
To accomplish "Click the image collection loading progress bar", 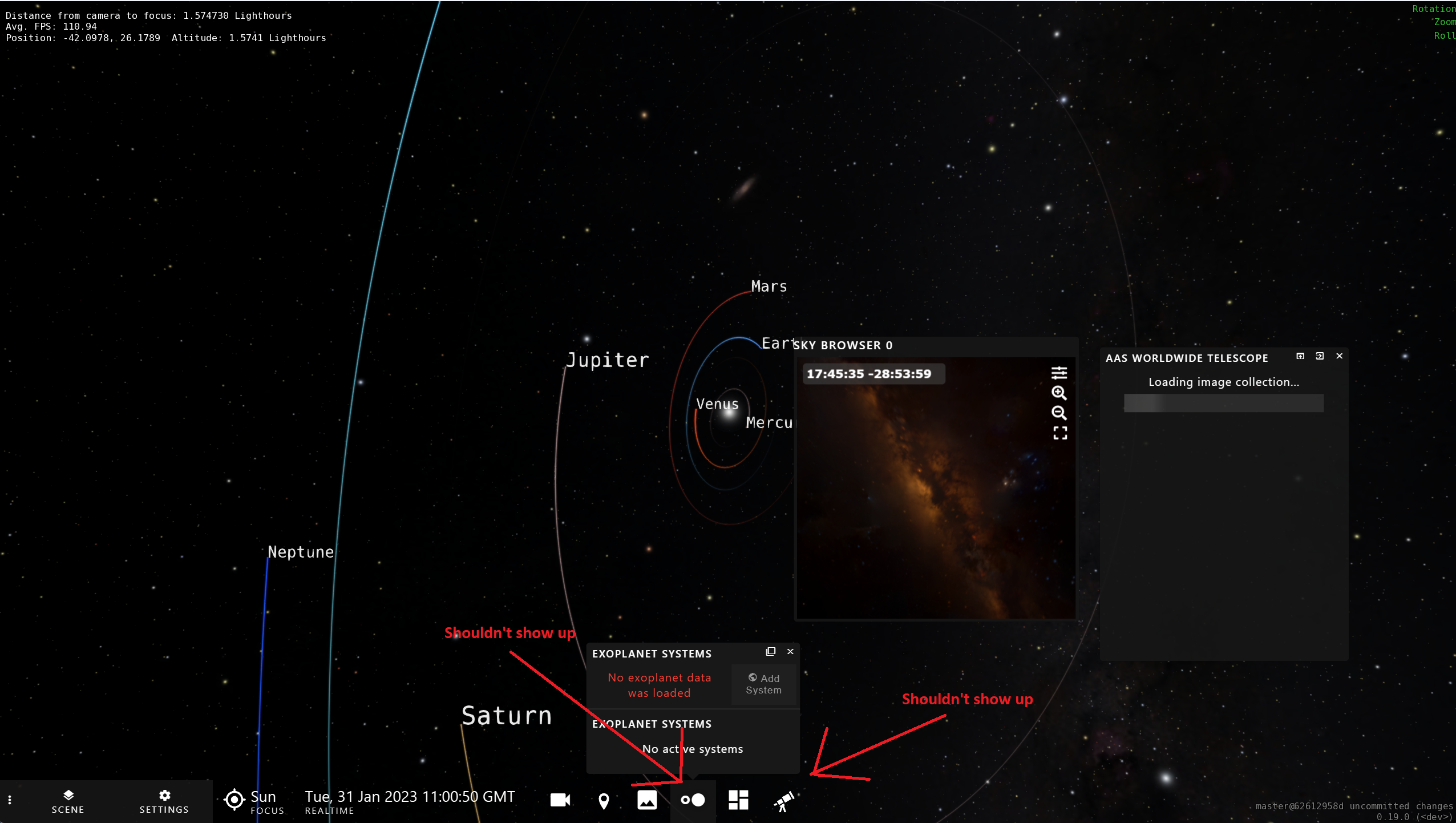I will click(x=1223, y=403).
